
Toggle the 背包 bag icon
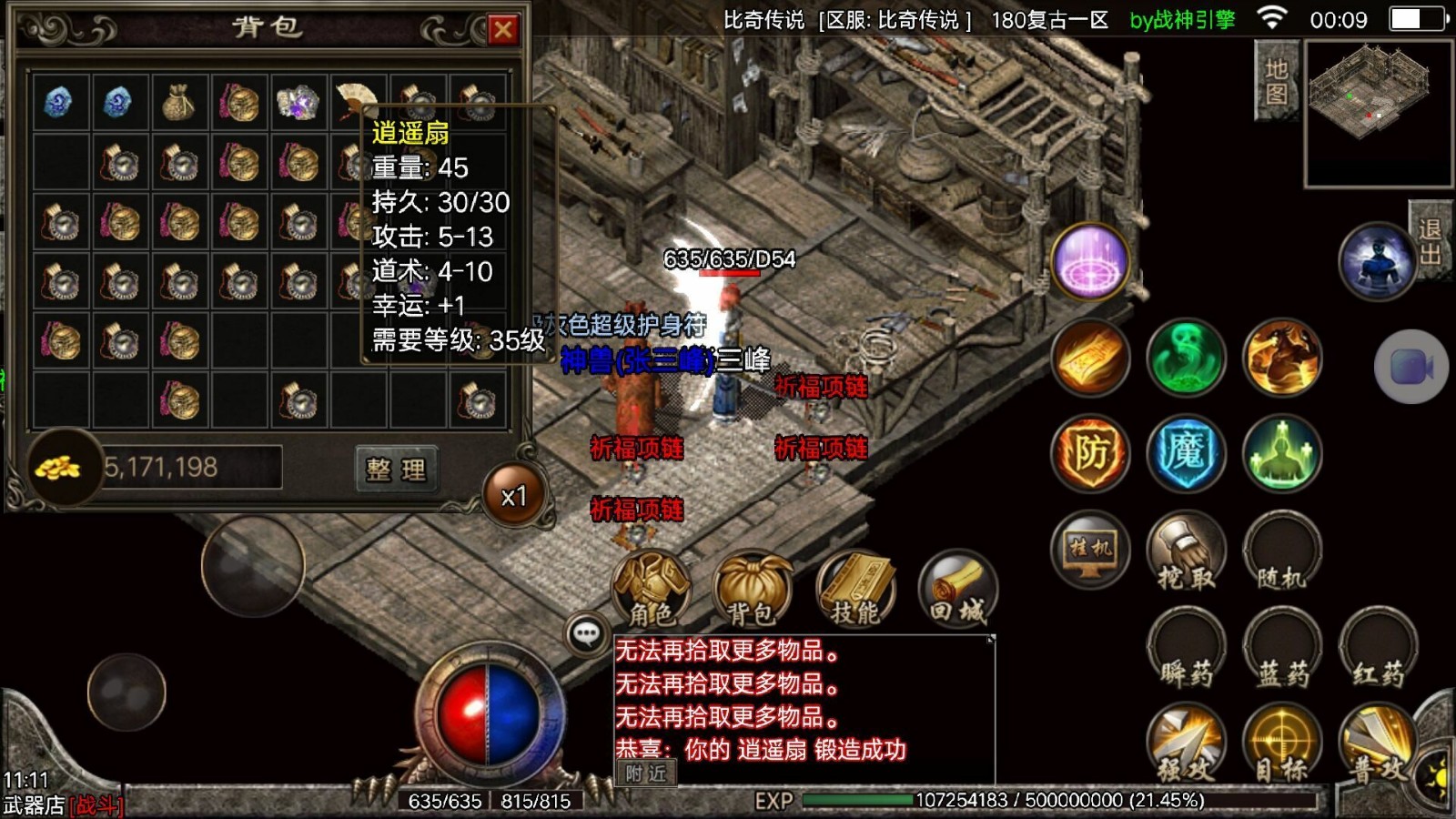point(752,591)
